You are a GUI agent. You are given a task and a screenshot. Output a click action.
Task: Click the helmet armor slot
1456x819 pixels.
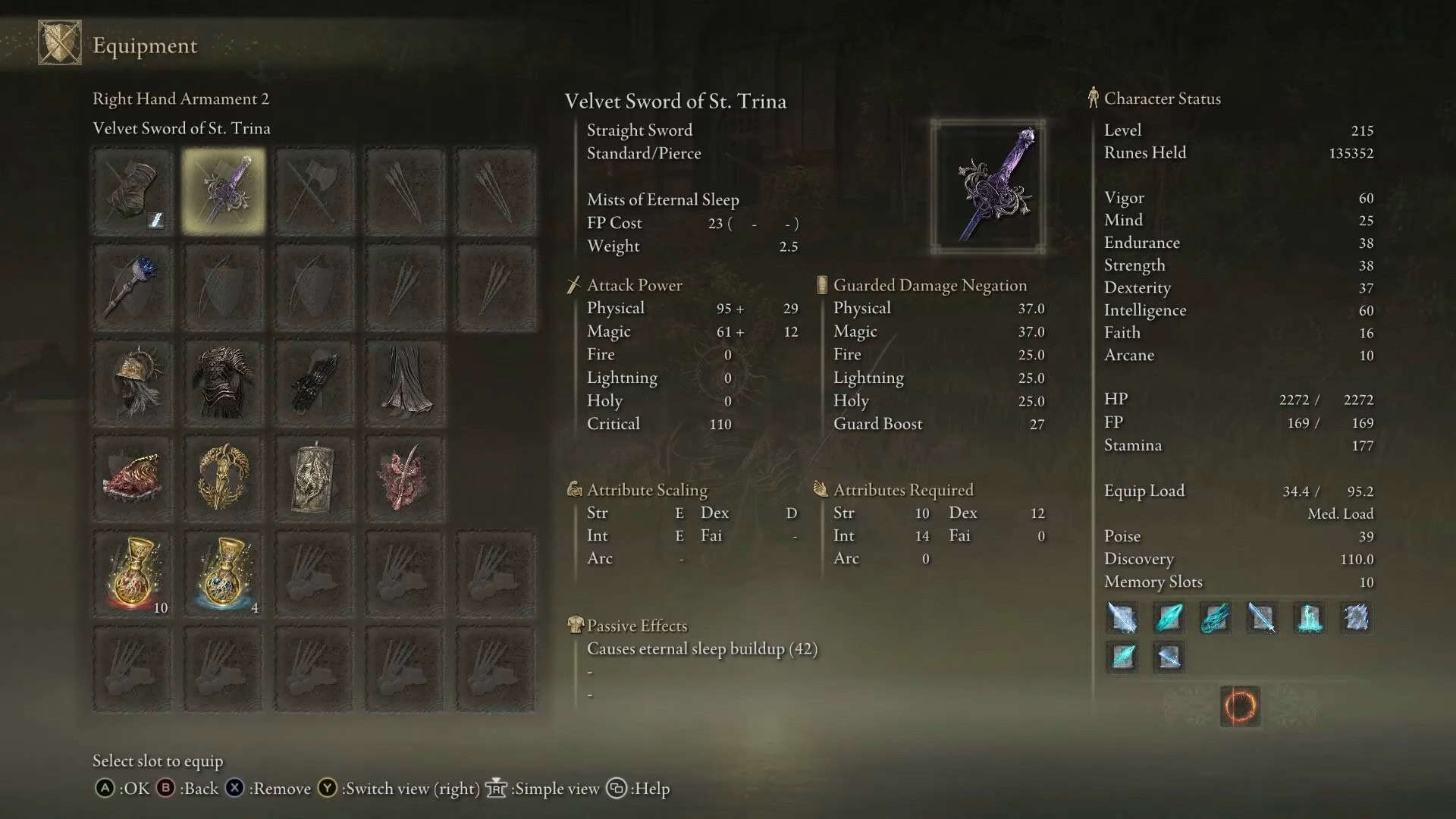coord(133,383)
